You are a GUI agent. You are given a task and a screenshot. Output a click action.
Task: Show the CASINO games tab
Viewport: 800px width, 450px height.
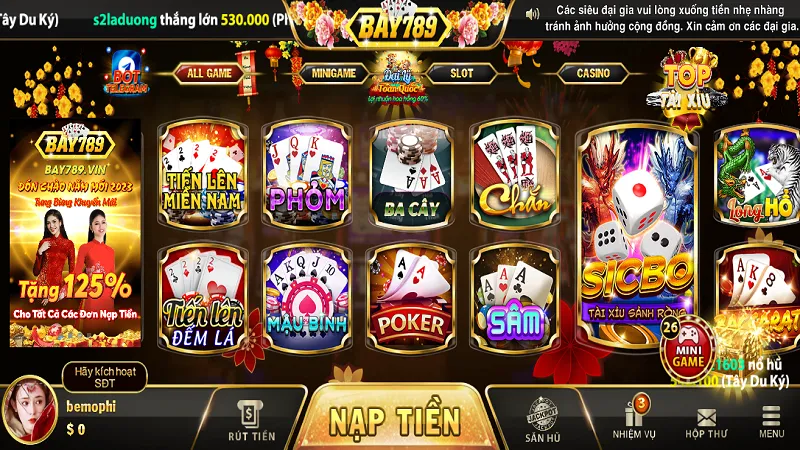pyautogui.click(x=592, y=73)
